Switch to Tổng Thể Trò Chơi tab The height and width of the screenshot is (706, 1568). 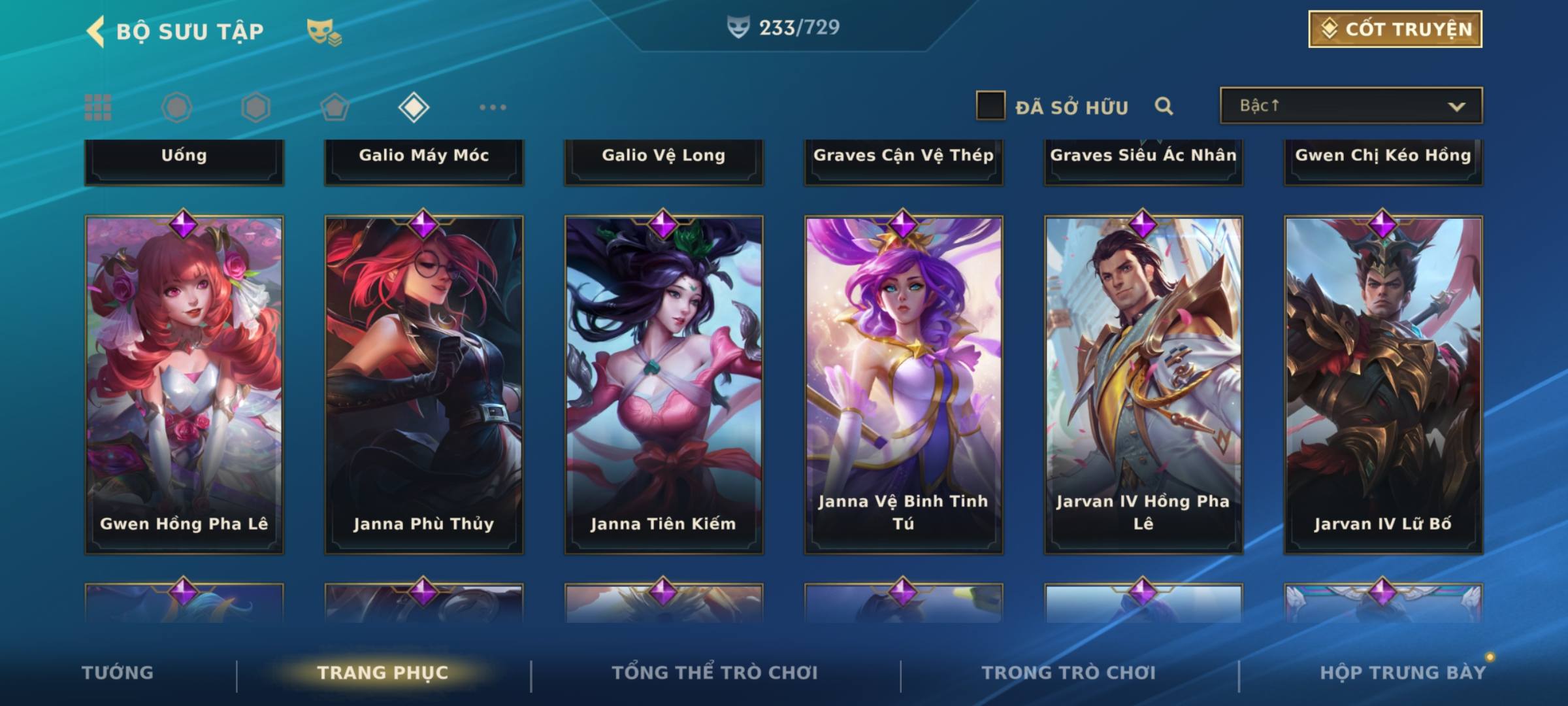715,673
